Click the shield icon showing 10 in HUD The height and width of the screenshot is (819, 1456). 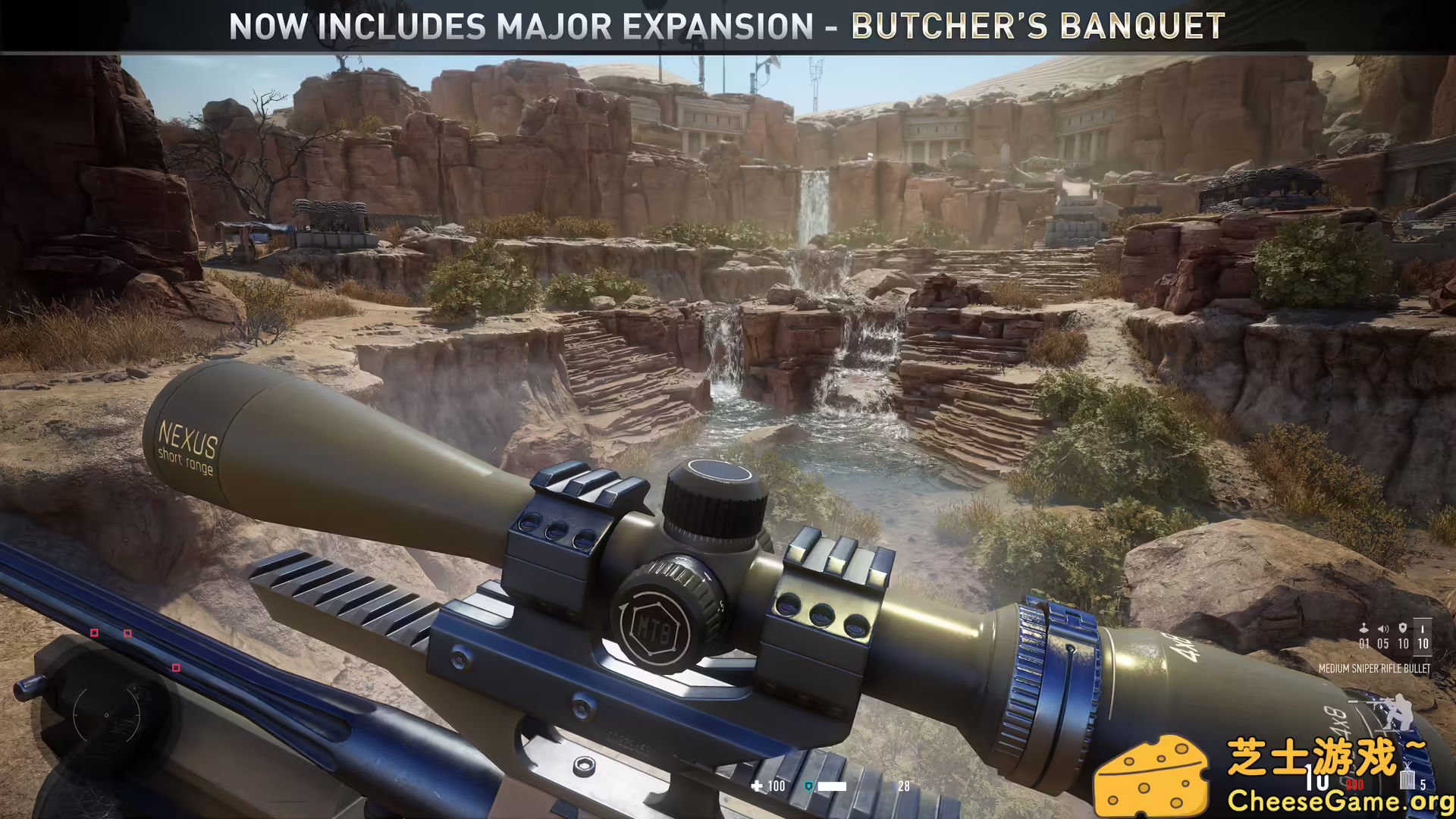(x=1403, y=627)
